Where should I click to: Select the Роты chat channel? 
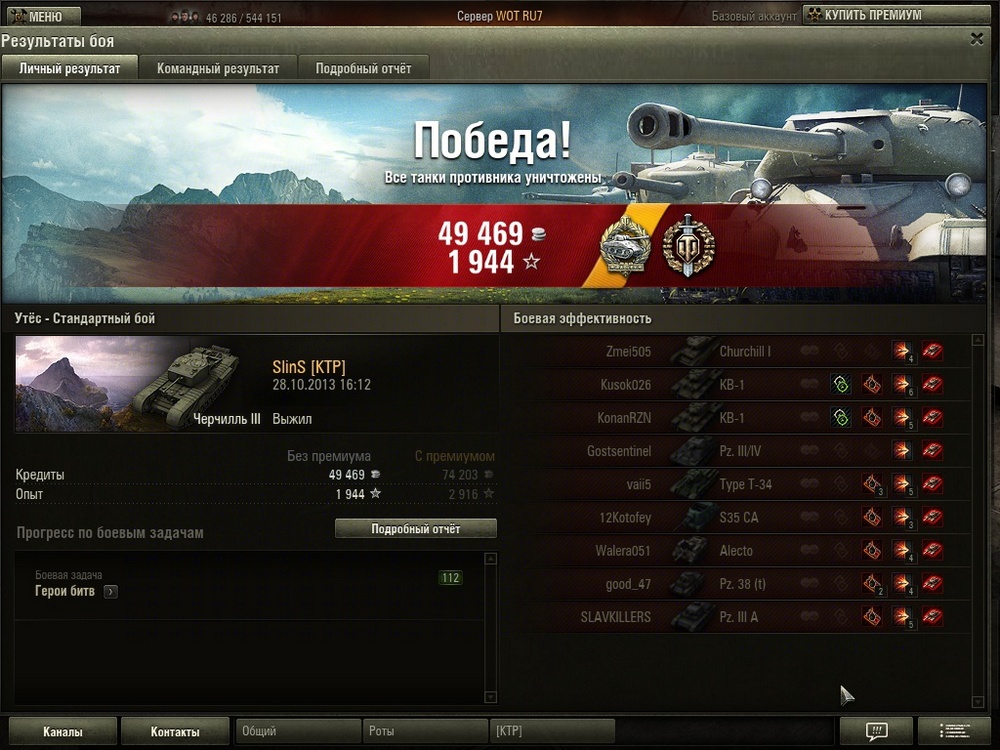tap(425, 732)
